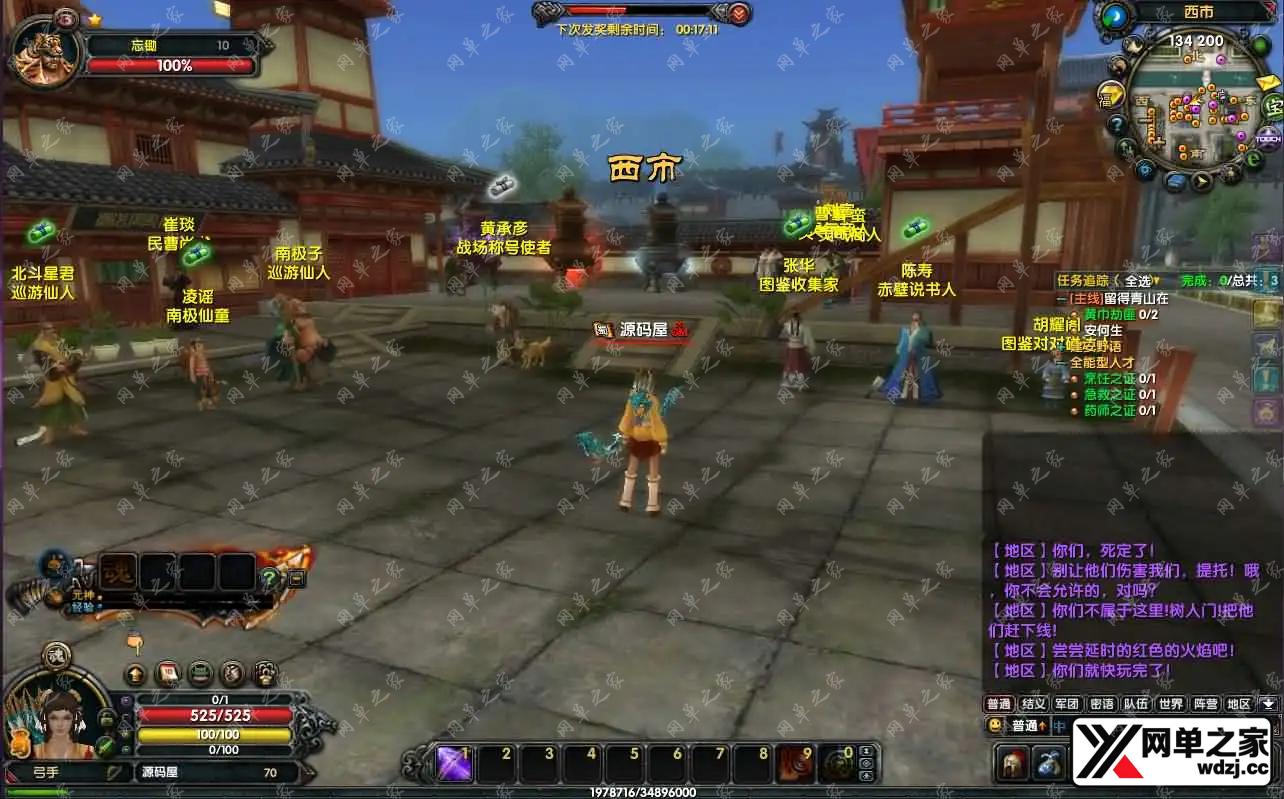Click the 福 welfare icon by minimap

point(1109,97)
